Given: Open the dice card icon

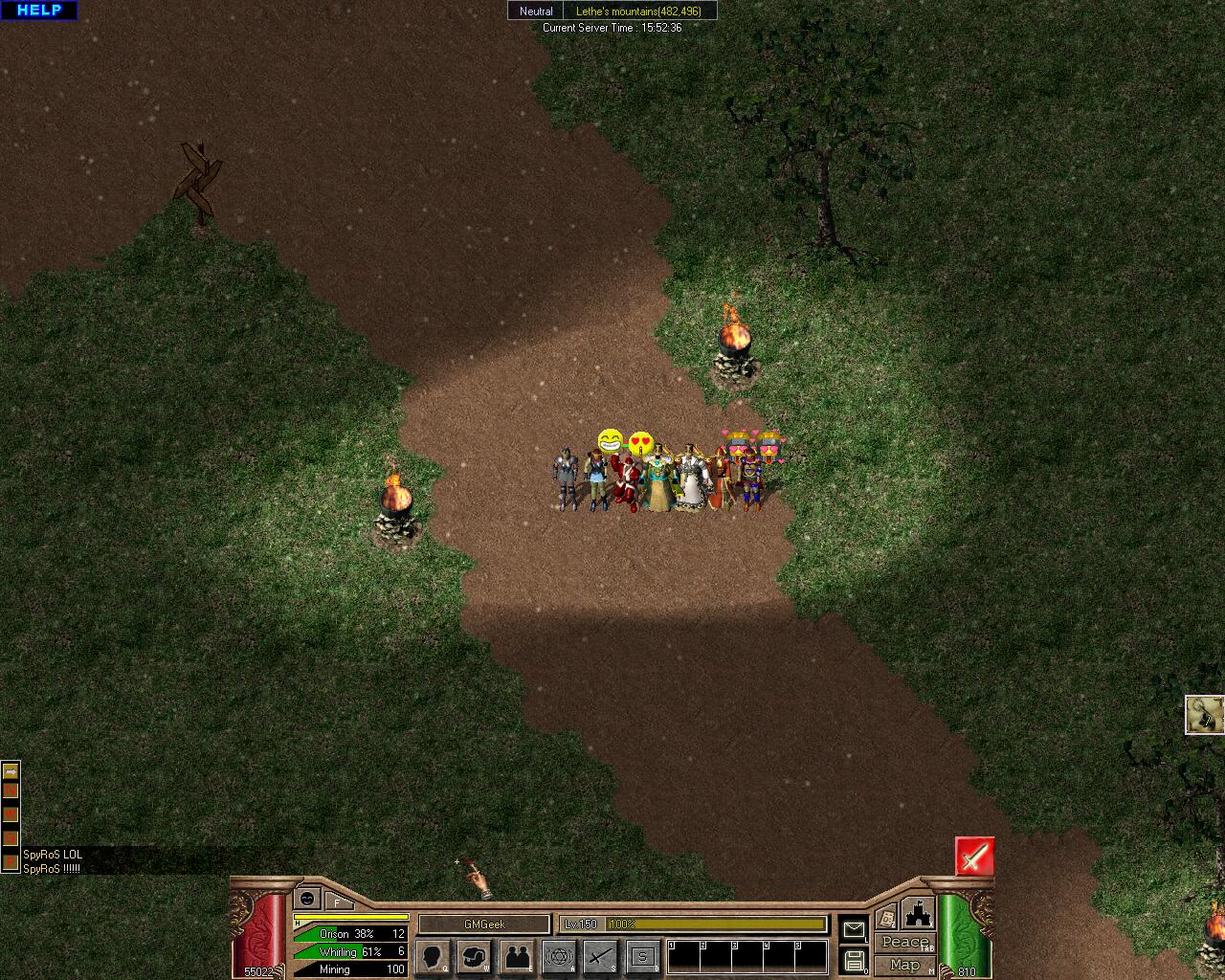Looking at the screenshot, I should pyautogui.click(x=886, y=917).
